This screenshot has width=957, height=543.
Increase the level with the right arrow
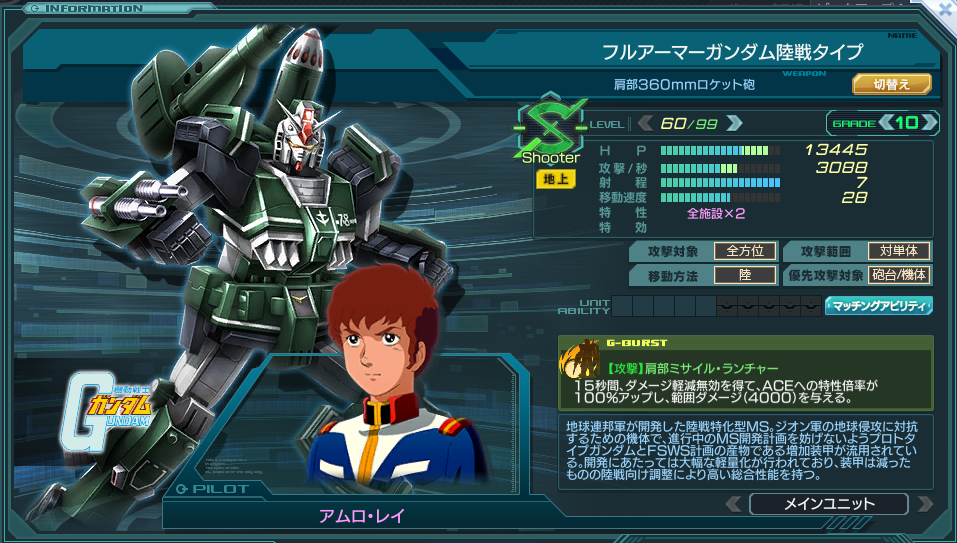point(734,123)
